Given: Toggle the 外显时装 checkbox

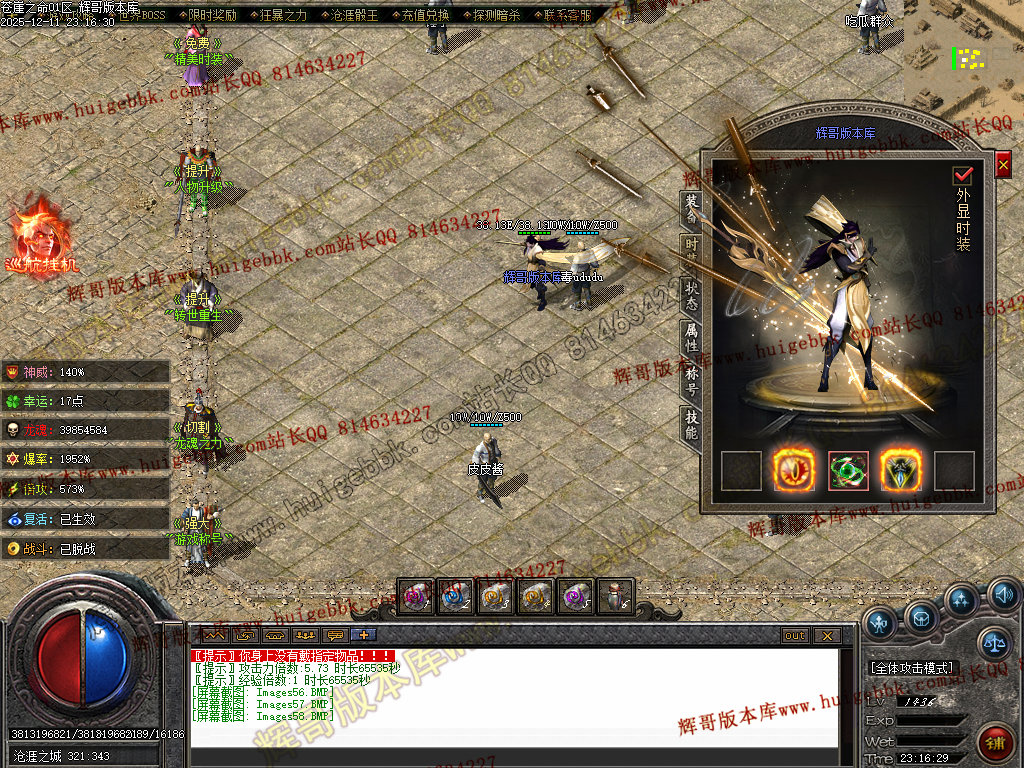Looking at the screenshot, I should click(963, 175).
